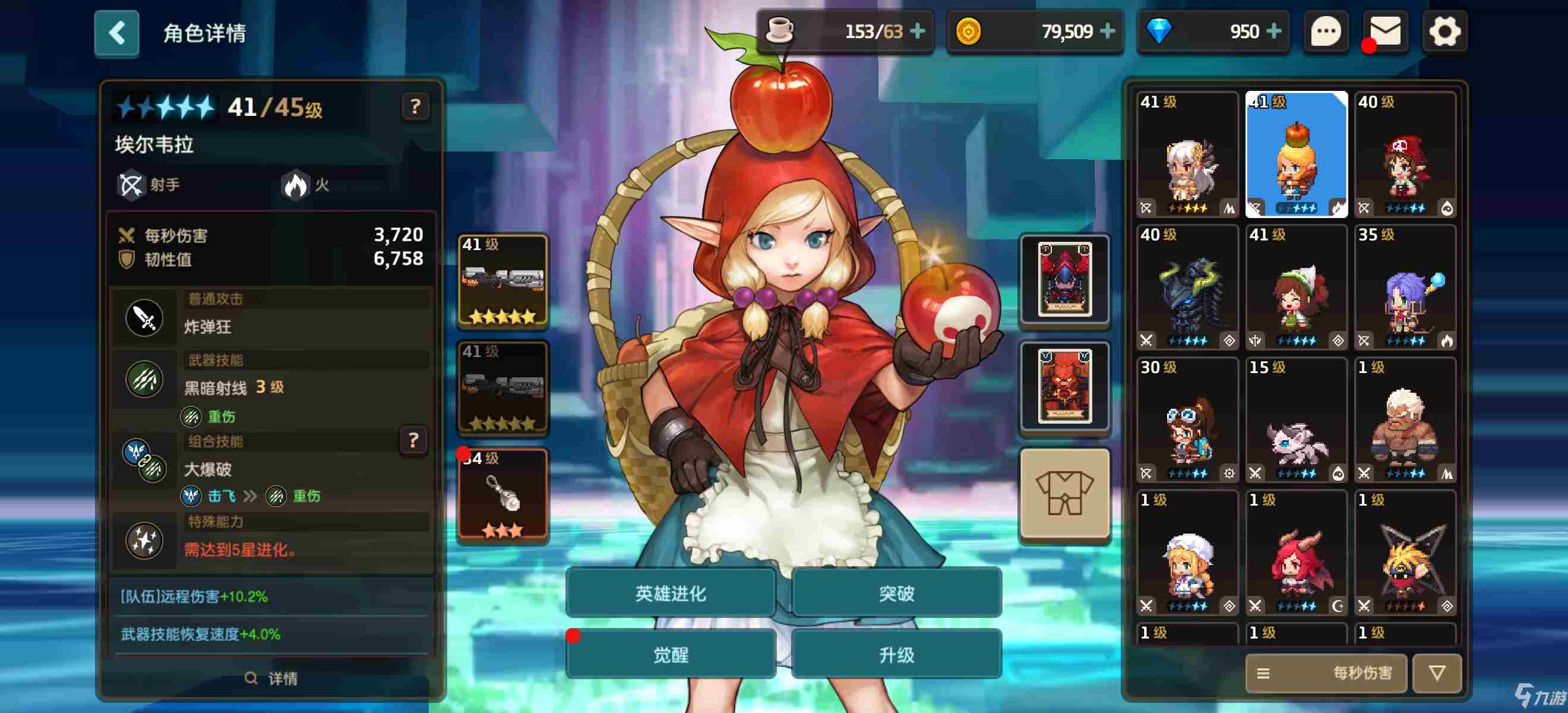Open the 觉醒 awakening button
Viewport: 1568px width, 713px height.
[670, 655]
